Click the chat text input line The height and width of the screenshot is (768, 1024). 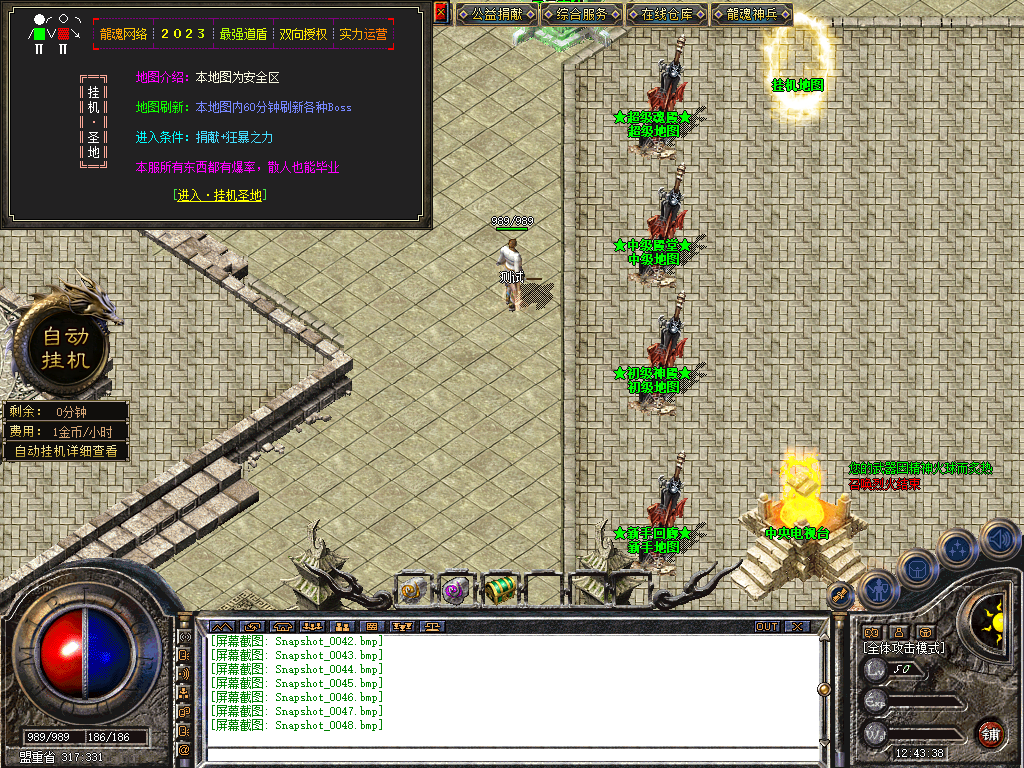pyautogui.click(x=510, y=753)
